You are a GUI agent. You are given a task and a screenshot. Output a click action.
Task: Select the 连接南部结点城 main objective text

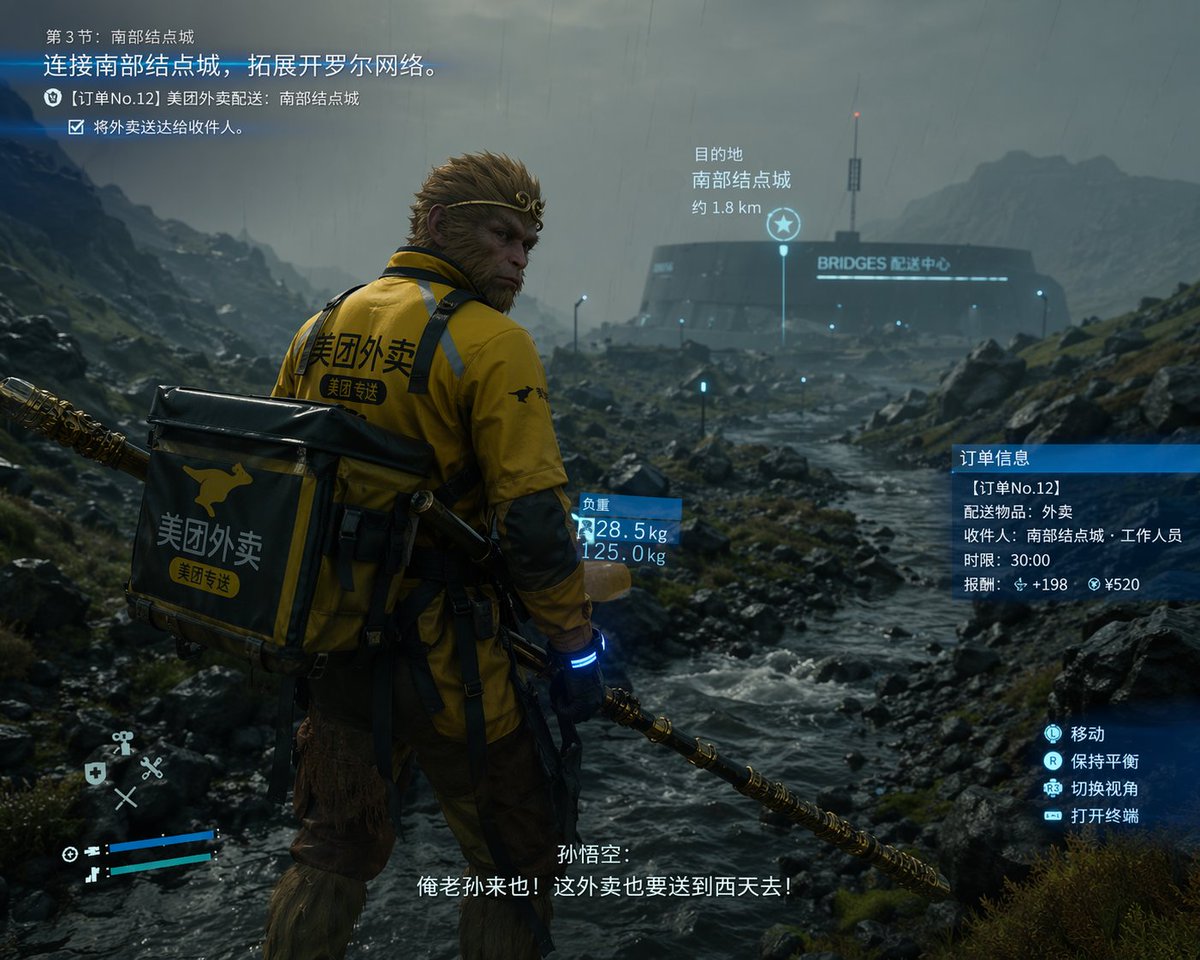click(x=240, y=67)
